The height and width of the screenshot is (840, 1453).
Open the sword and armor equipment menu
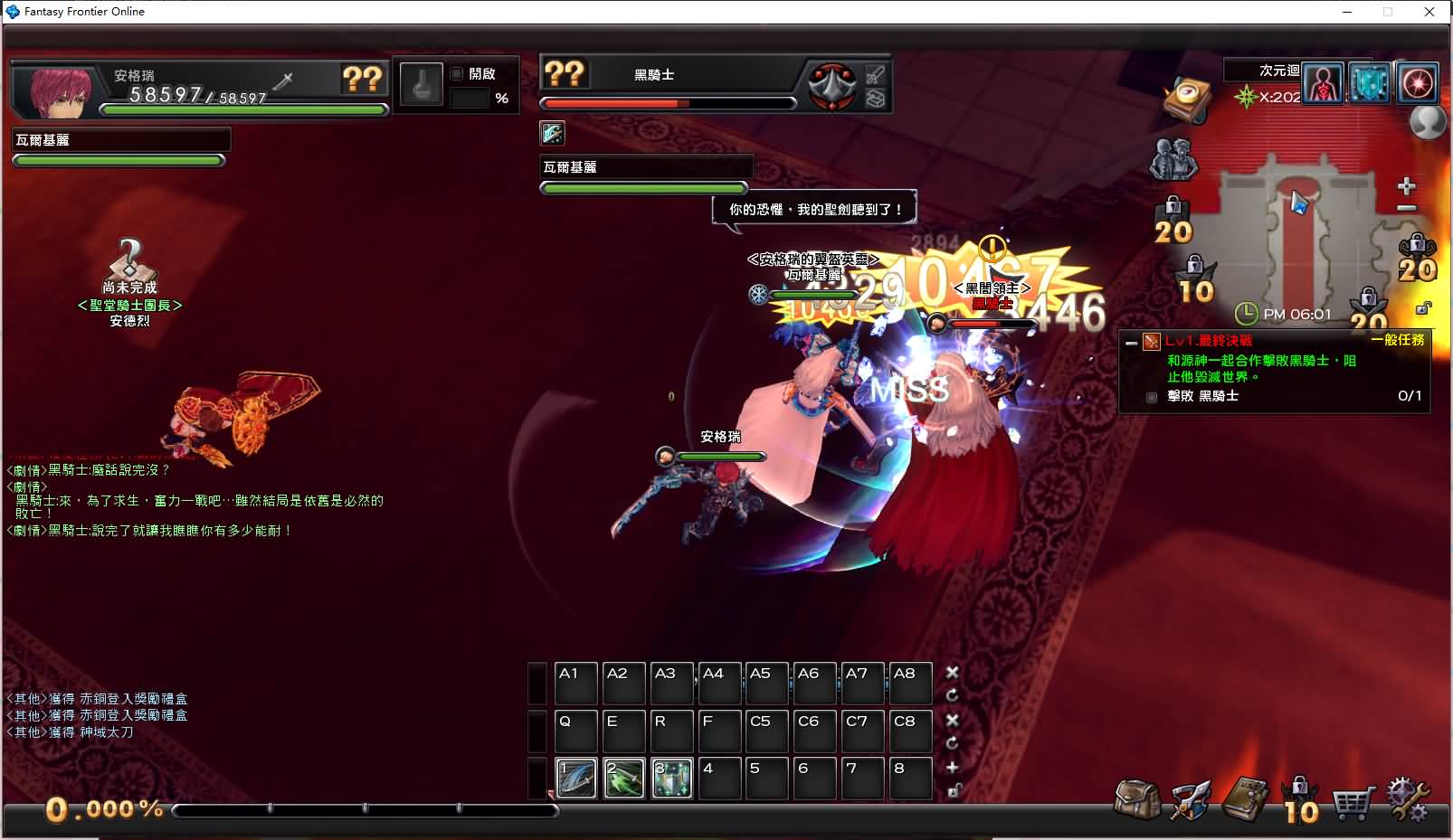pos(1190,798)
